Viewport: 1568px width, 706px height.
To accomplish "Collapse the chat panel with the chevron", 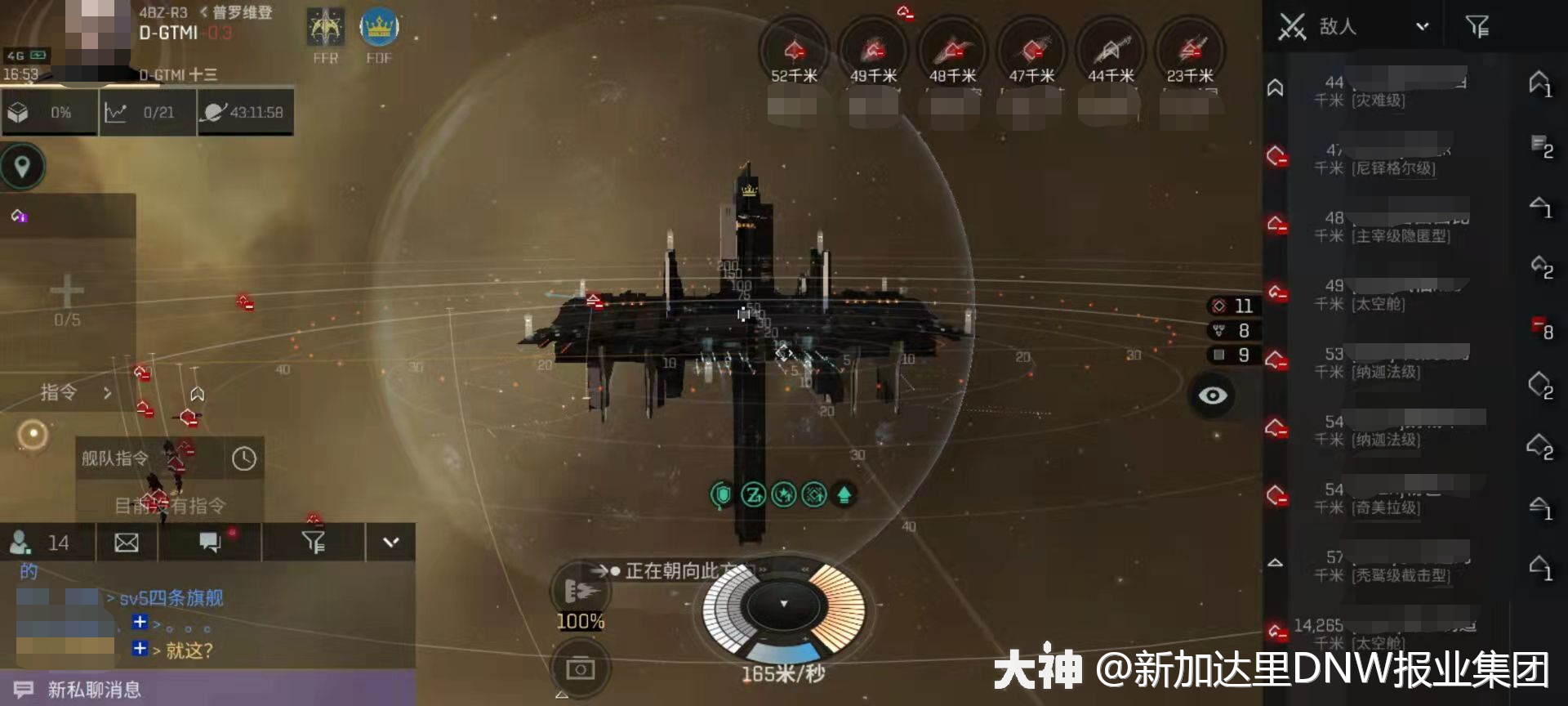I will 390,542.
